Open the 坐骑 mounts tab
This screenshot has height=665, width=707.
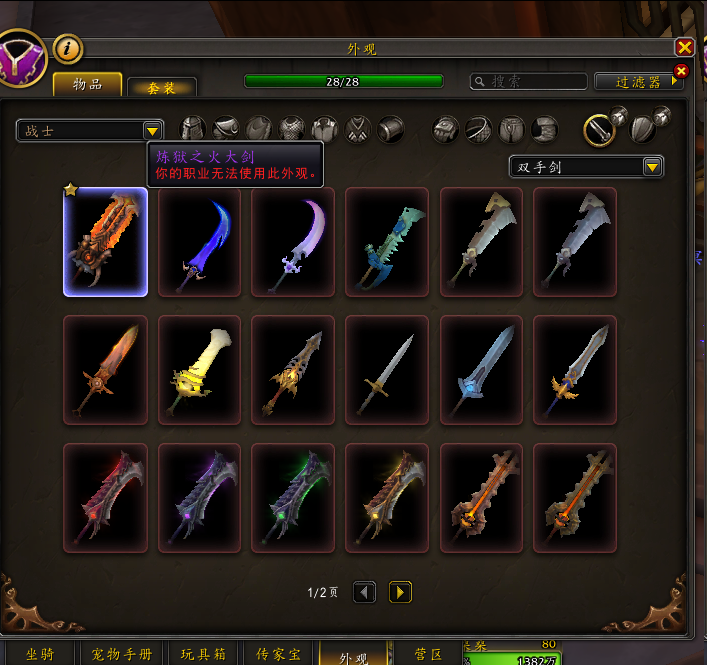(x=40, y=655)
